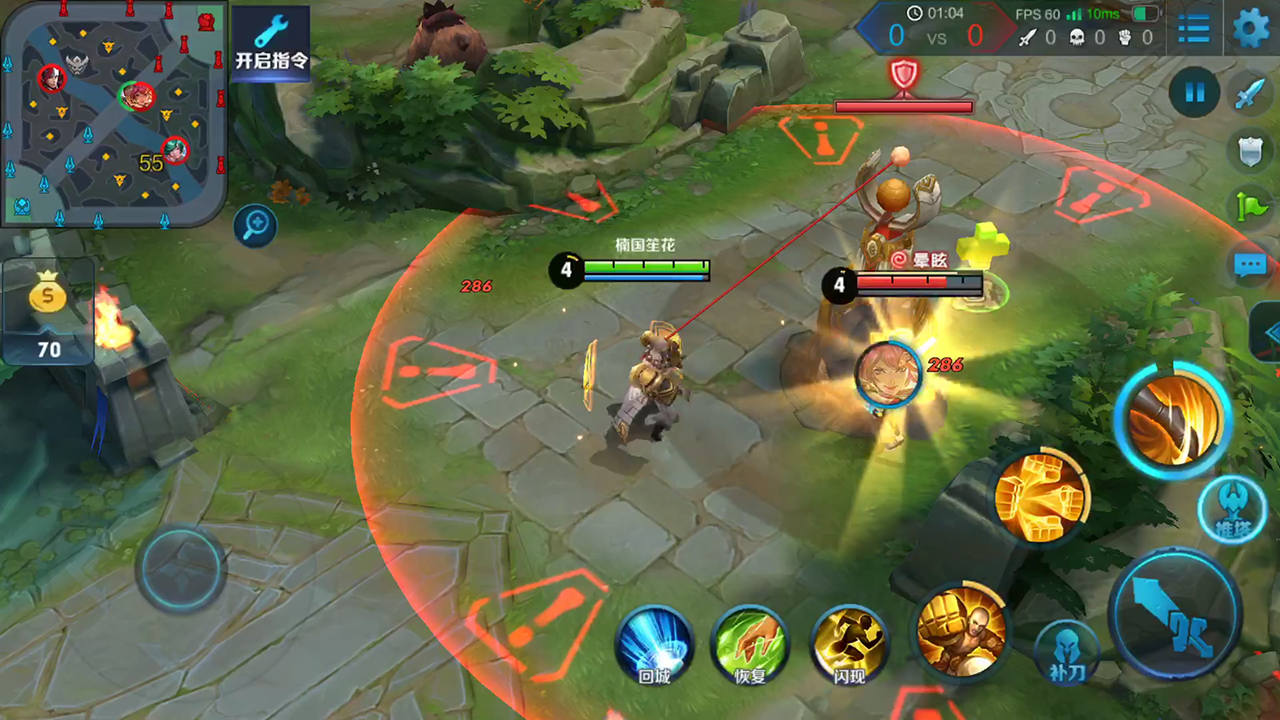Open the settings gear menu
Screen dimensions: 1280x720
click(x=1251, y=28)
